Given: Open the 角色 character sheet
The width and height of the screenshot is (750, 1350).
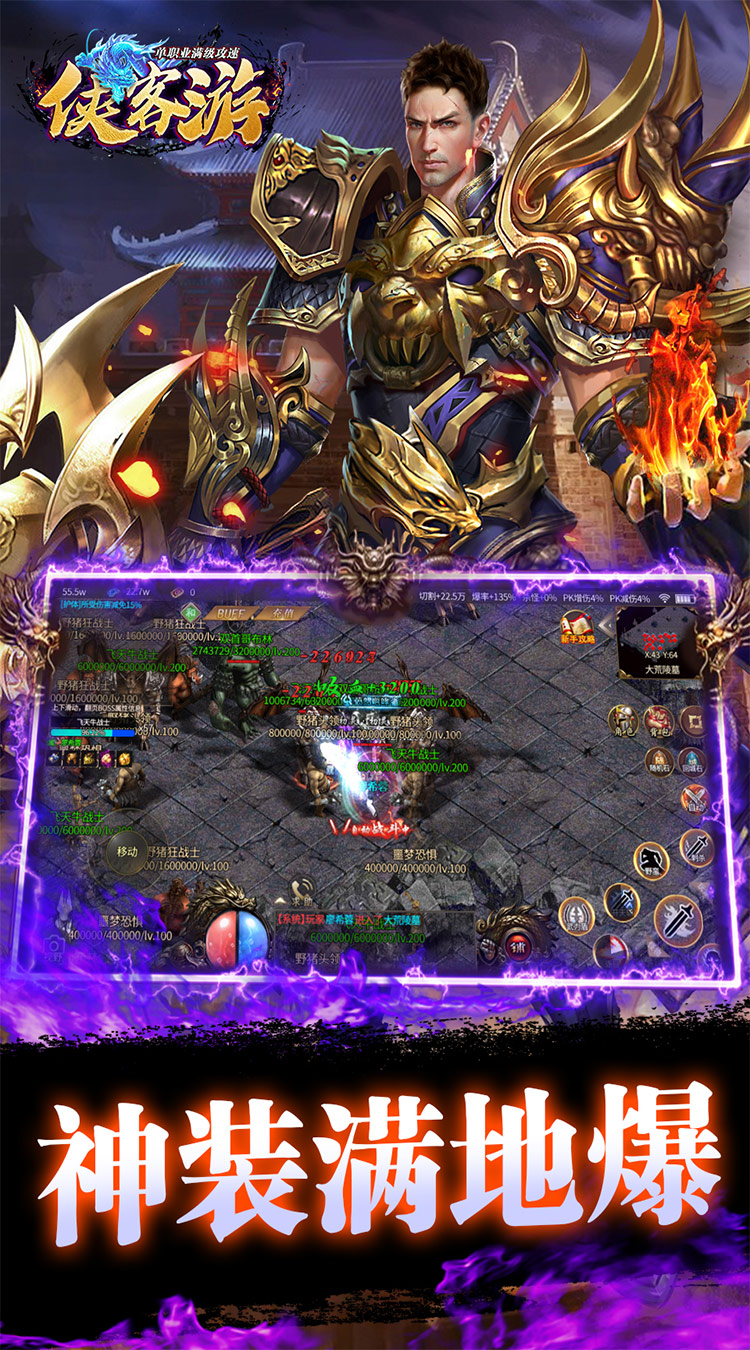Looking at the screenshot, I should pyautogui.click(x=624, y=719).
